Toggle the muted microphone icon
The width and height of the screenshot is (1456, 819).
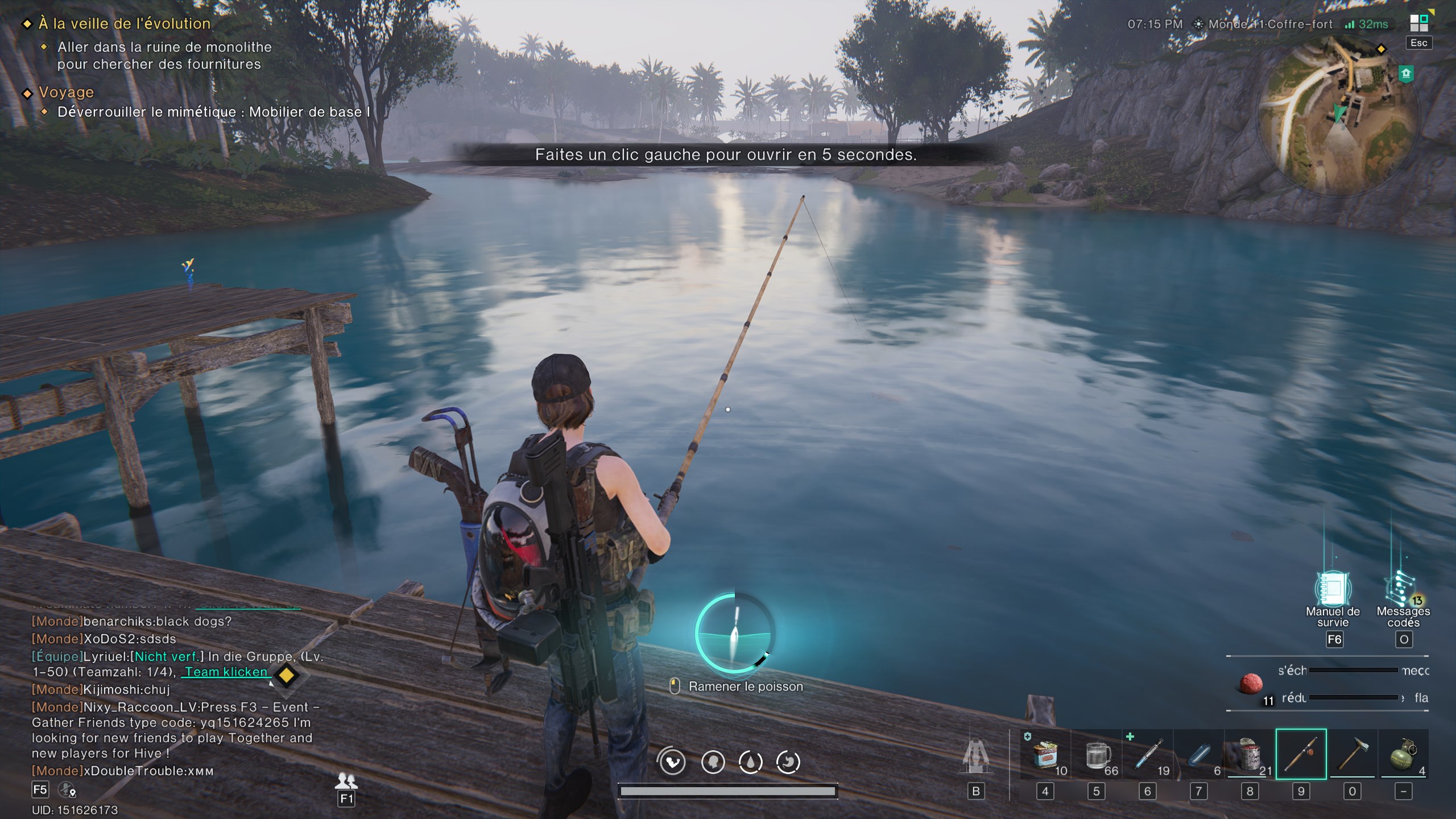pos(67,789)
